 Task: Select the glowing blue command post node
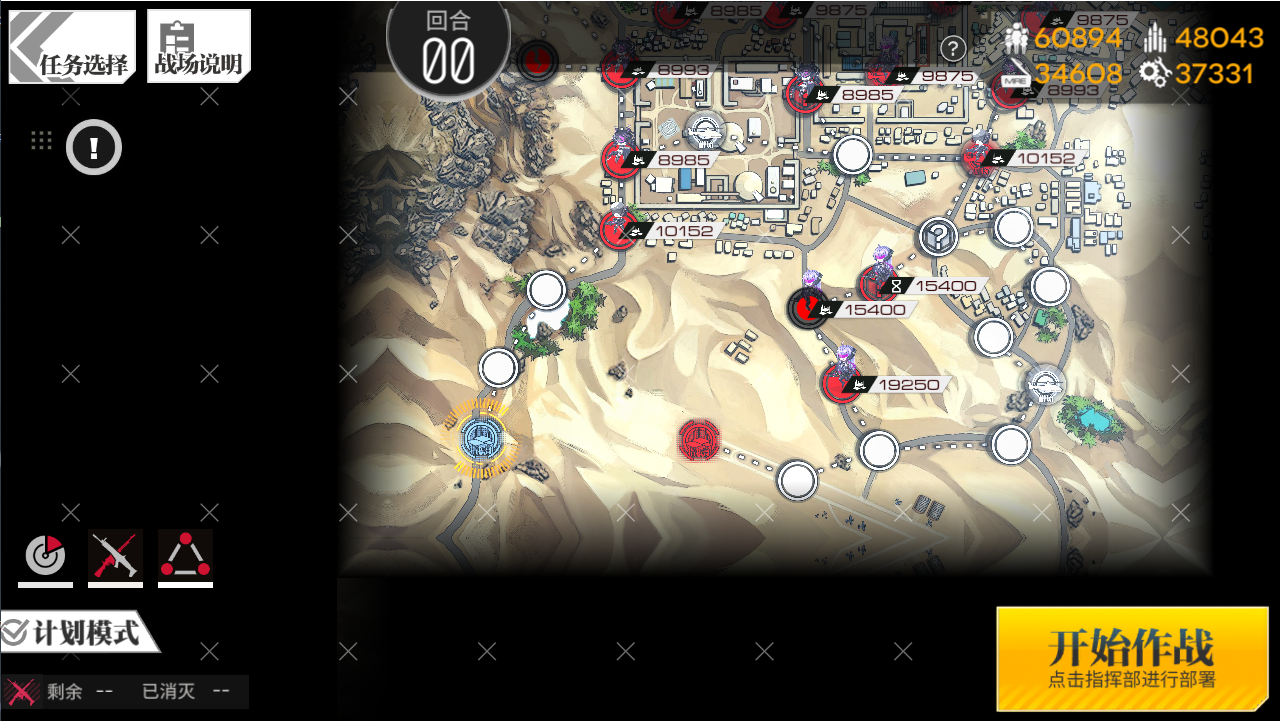click(x=482, y=438)
